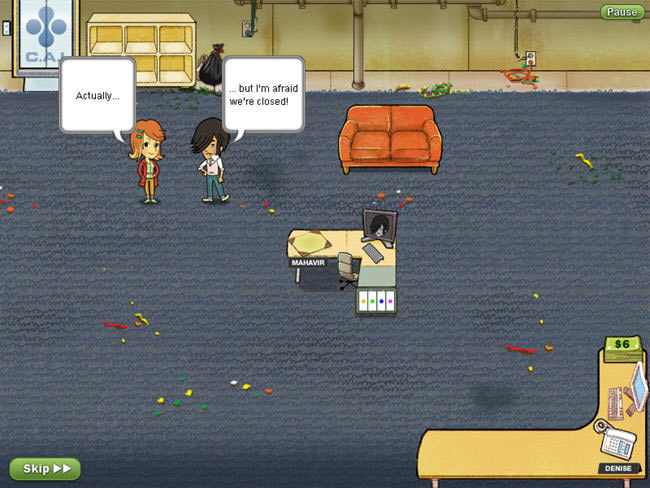Pause the game

coord(622,12)
